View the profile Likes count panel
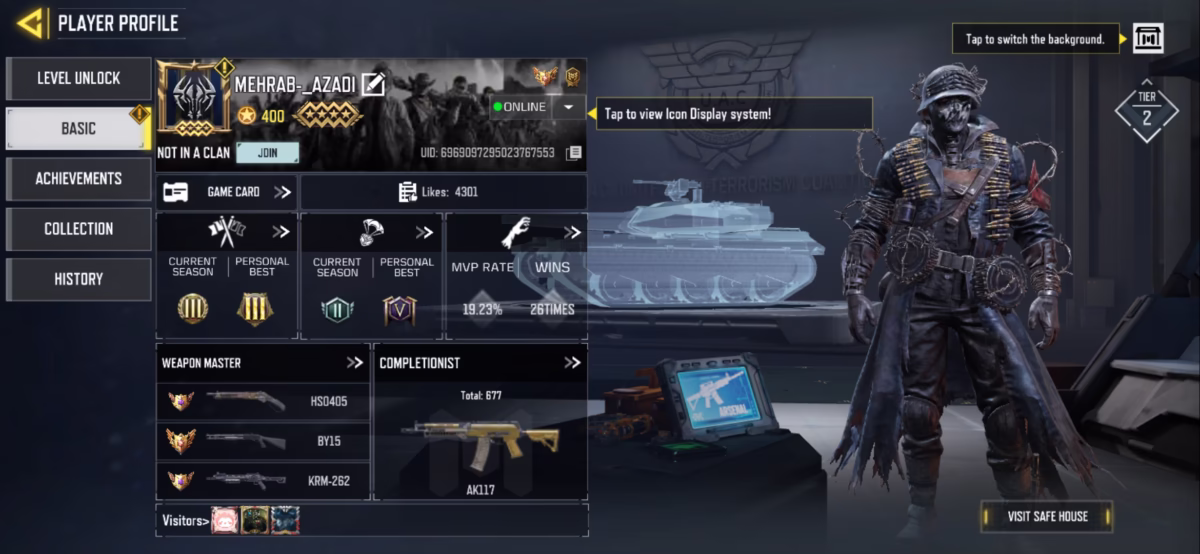Image resolution: width=1200 pixels, height=554 pixels. [443, 192]
